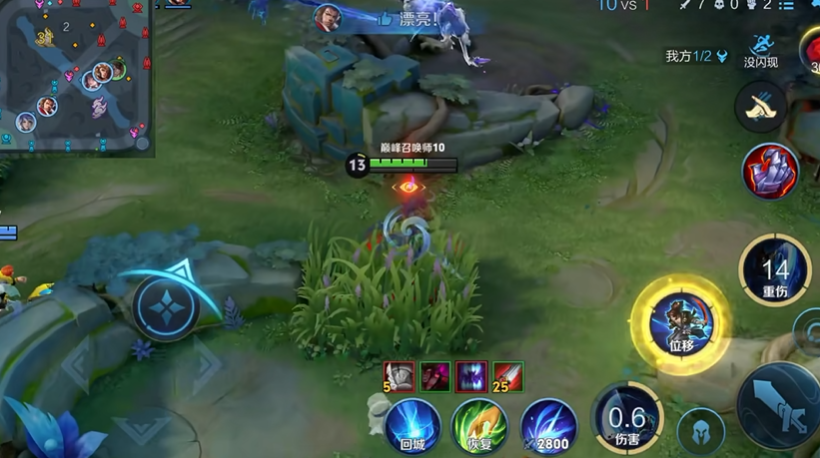Send the 没闪现 quick message
The image size is (820, 458).
(x=761, y=50)
